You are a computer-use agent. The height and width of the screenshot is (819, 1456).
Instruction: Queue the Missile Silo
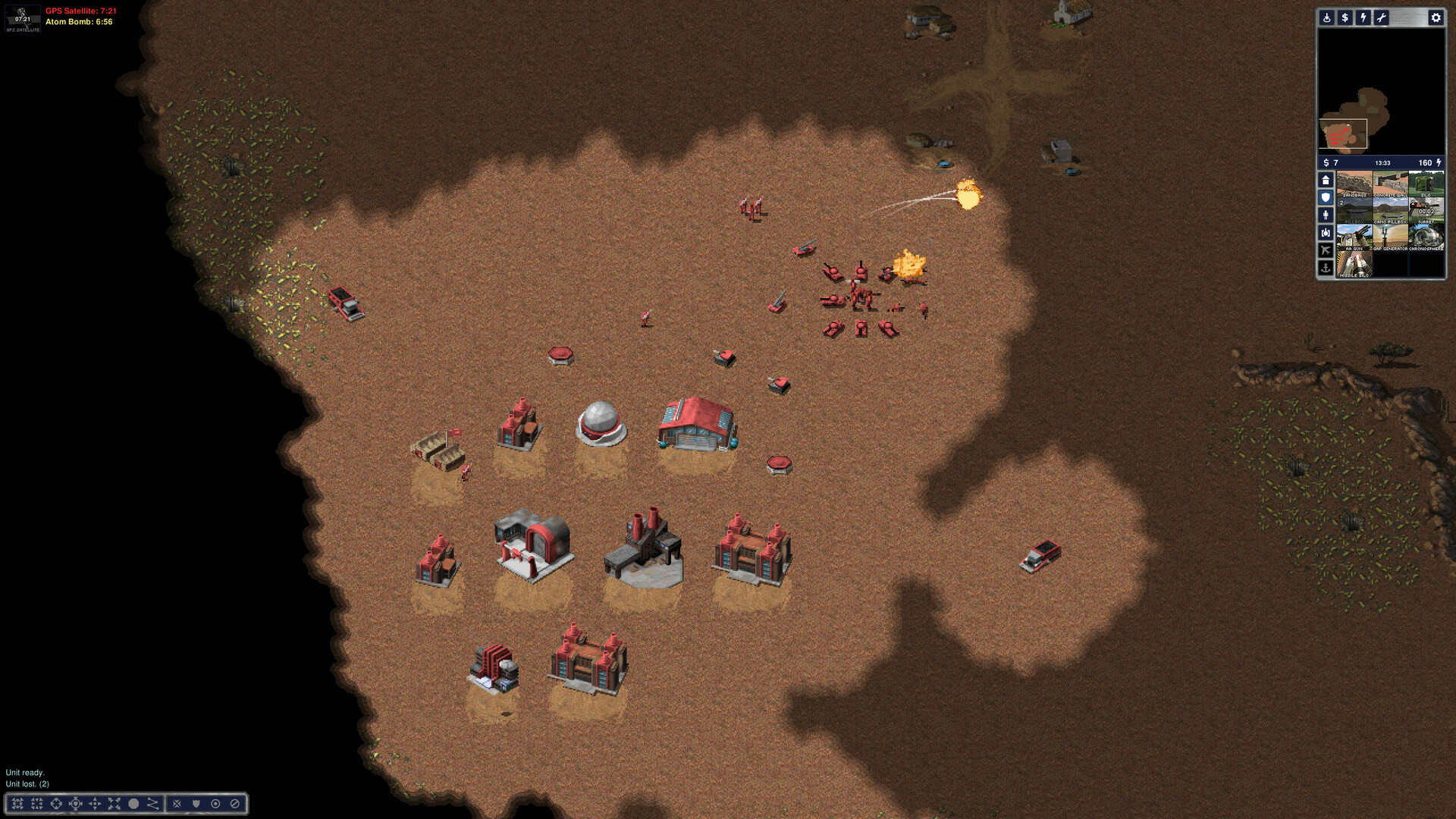pyautogui.click(x=1354, y=264)
